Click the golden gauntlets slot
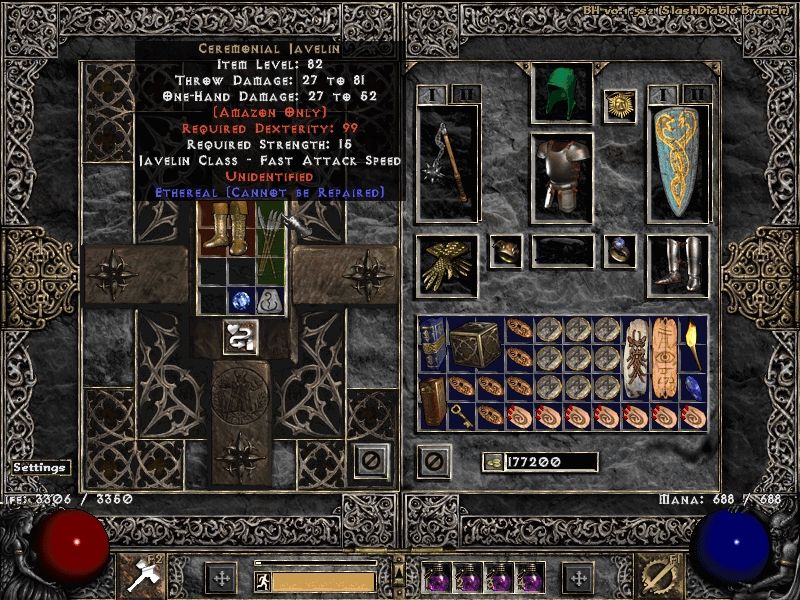 point(447,265)
